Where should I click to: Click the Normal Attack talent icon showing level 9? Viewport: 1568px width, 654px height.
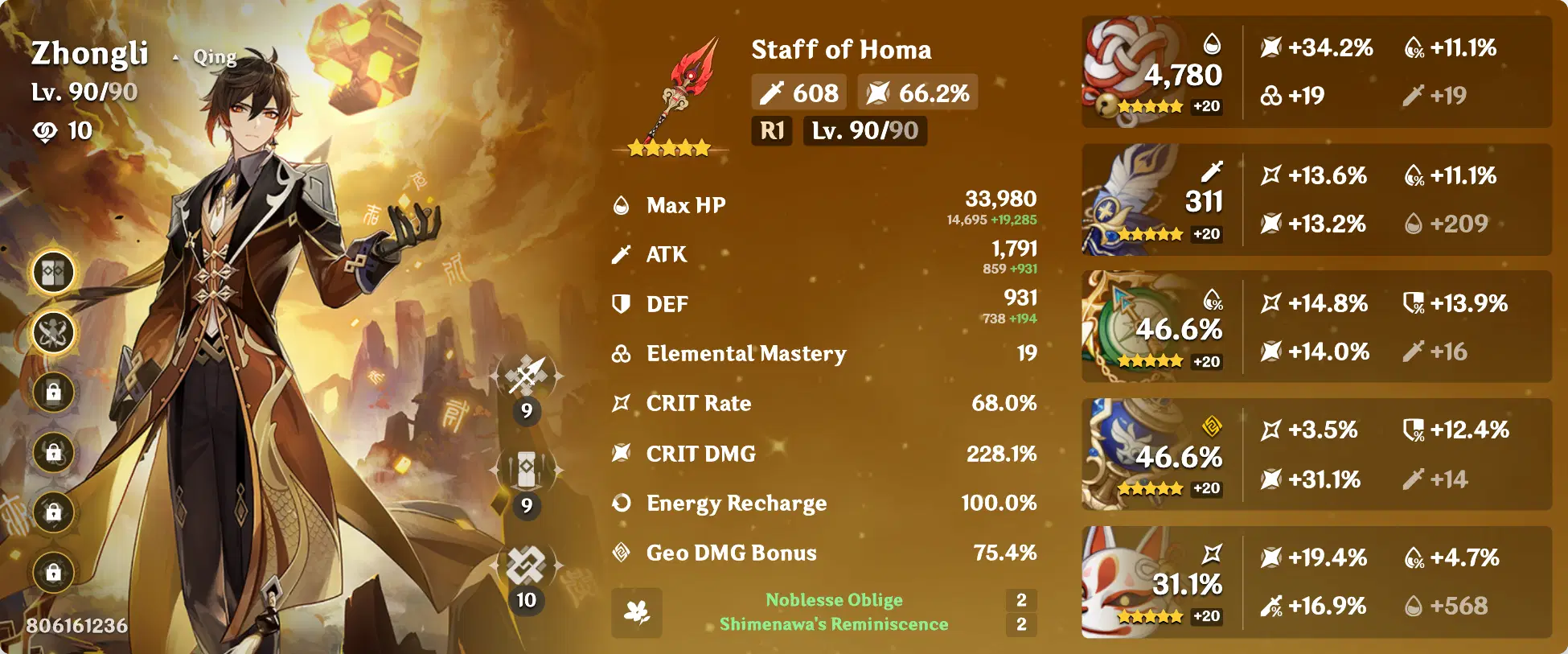point(526,375)
